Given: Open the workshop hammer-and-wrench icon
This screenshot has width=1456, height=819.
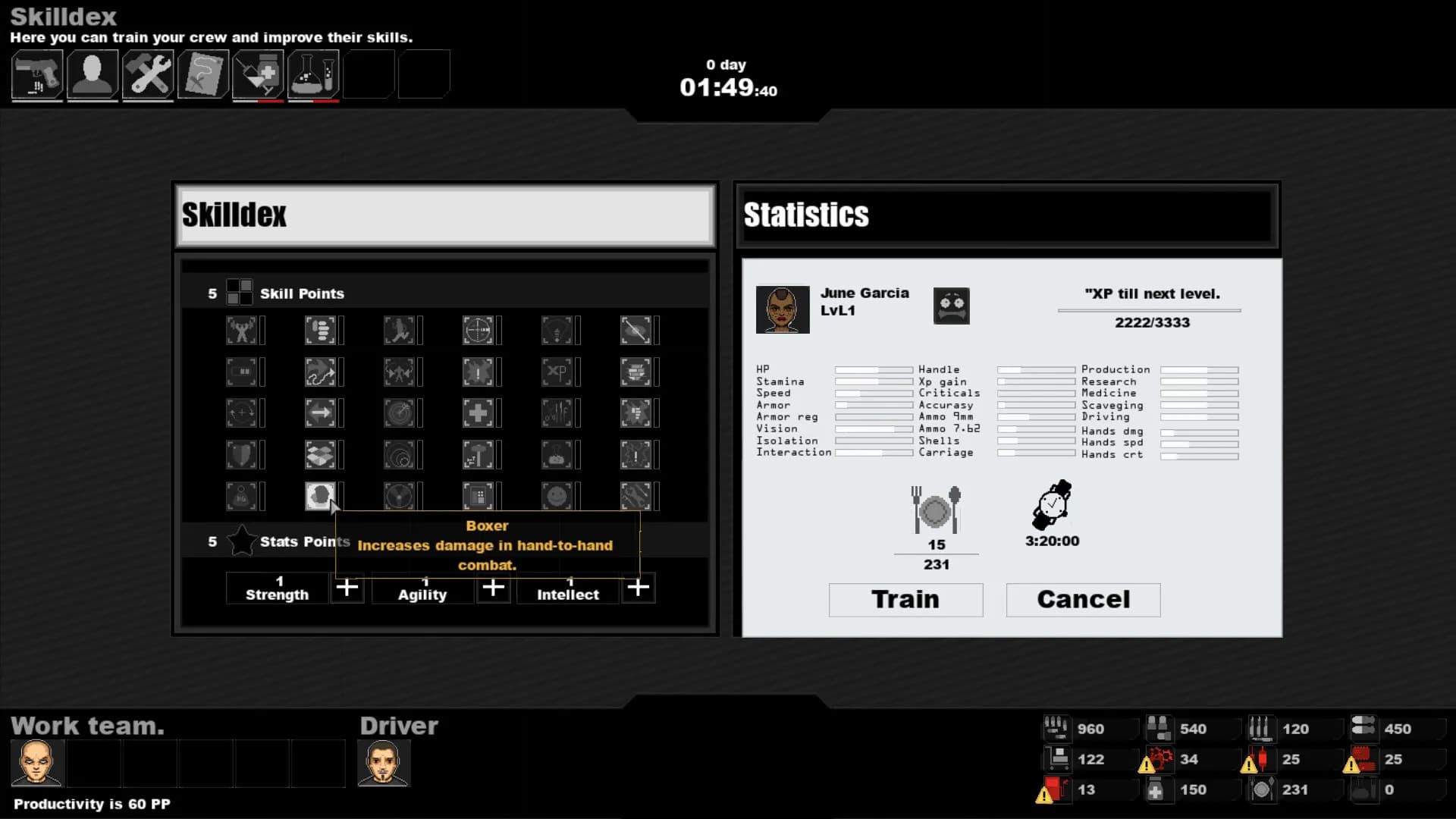Looking at the screenshot, I should 148,74.
